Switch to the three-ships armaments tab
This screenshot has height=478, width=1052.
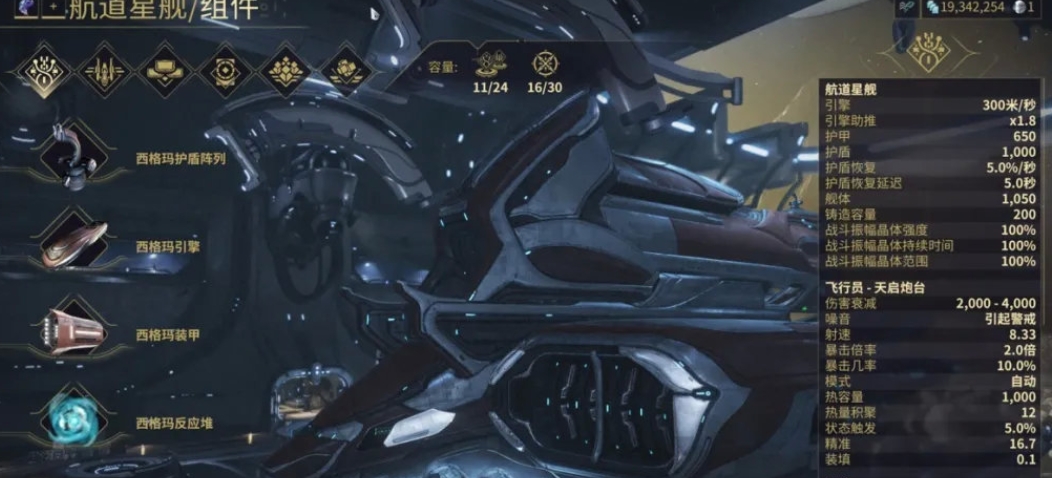point(104,70)
